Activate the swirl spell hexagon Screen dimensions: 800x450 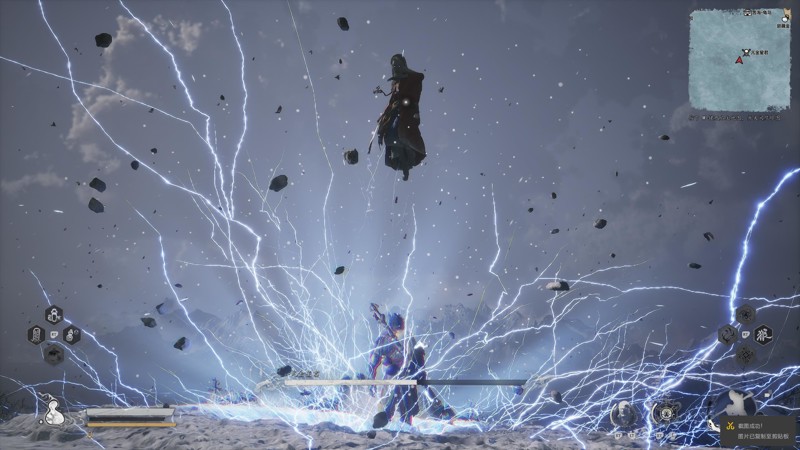click(727, 334)
